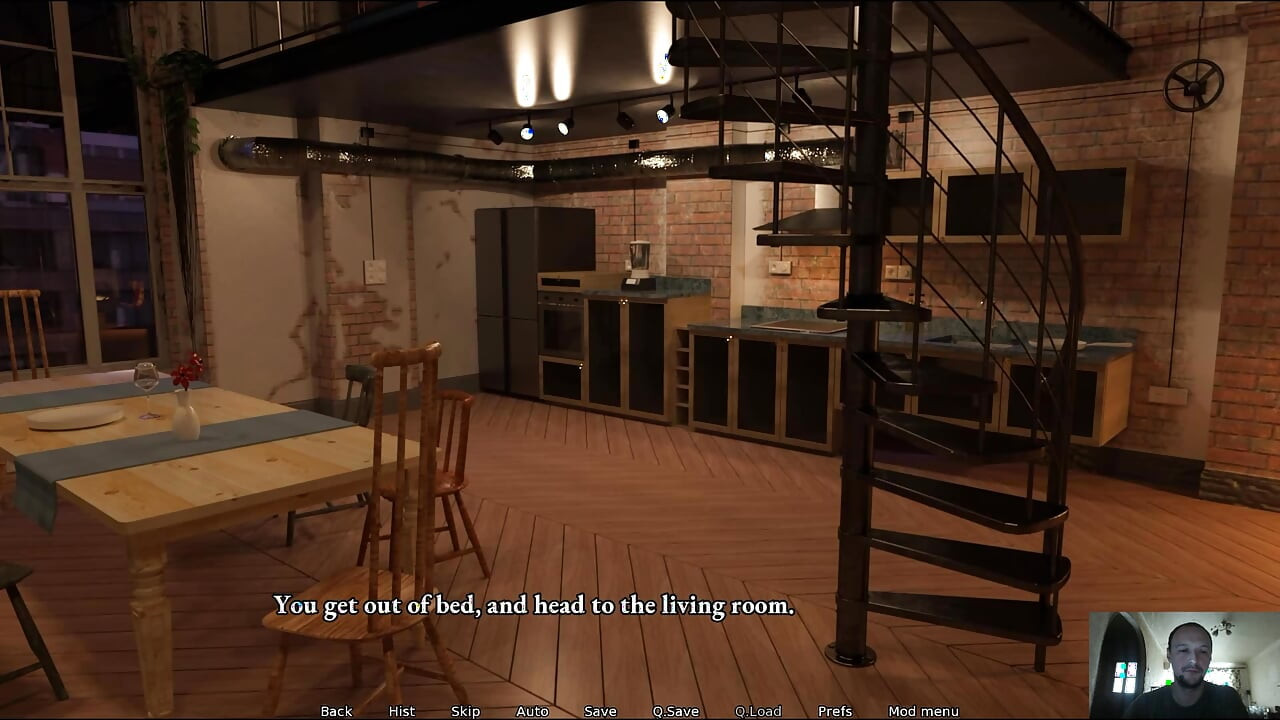Open the dialogue history via Hist

pyautogui.click(x=401, y=711)
